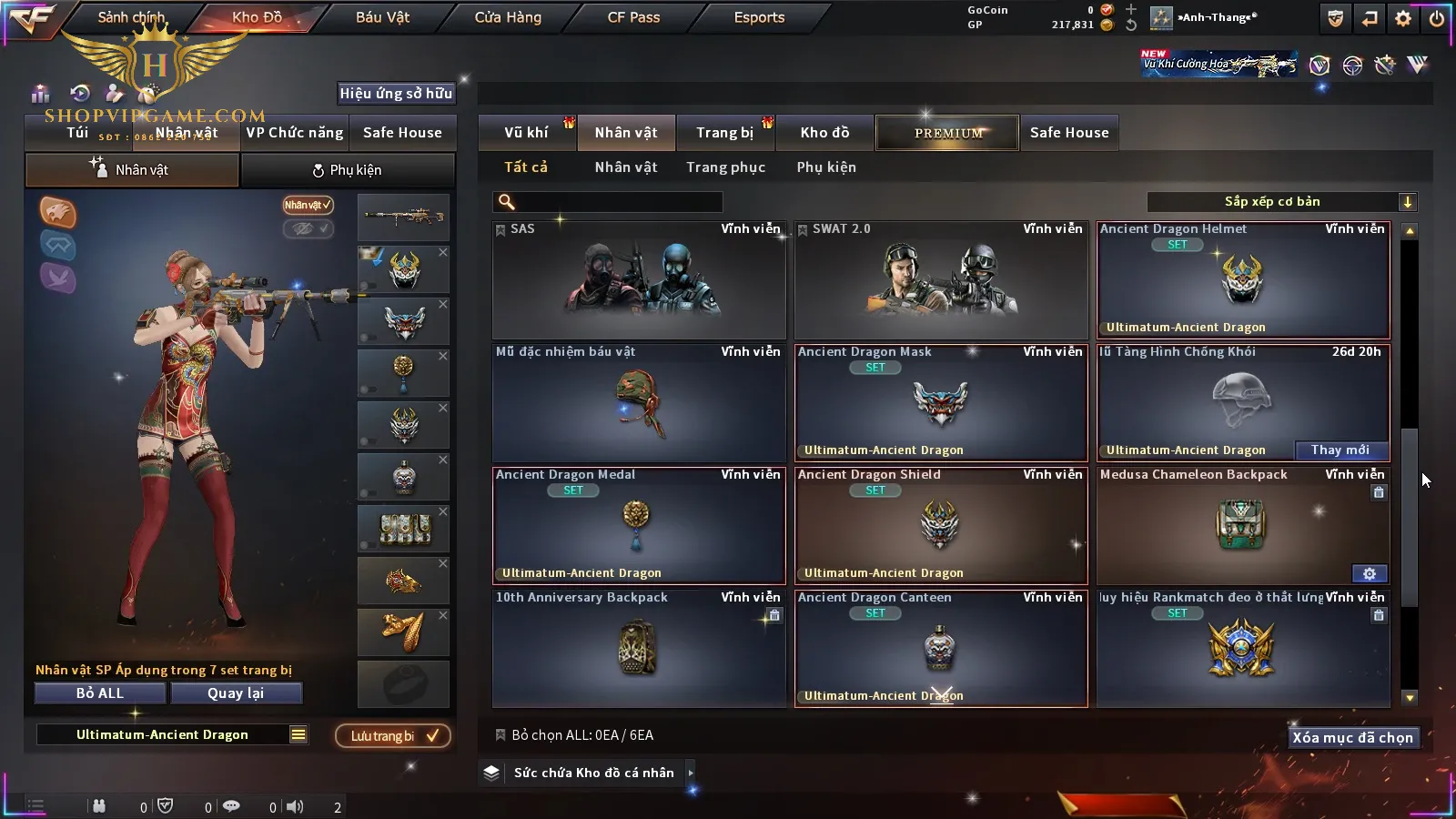1456x819 pixels.
Task: Choose the Ancient Dragon Shield item
Action: point(941,525)
